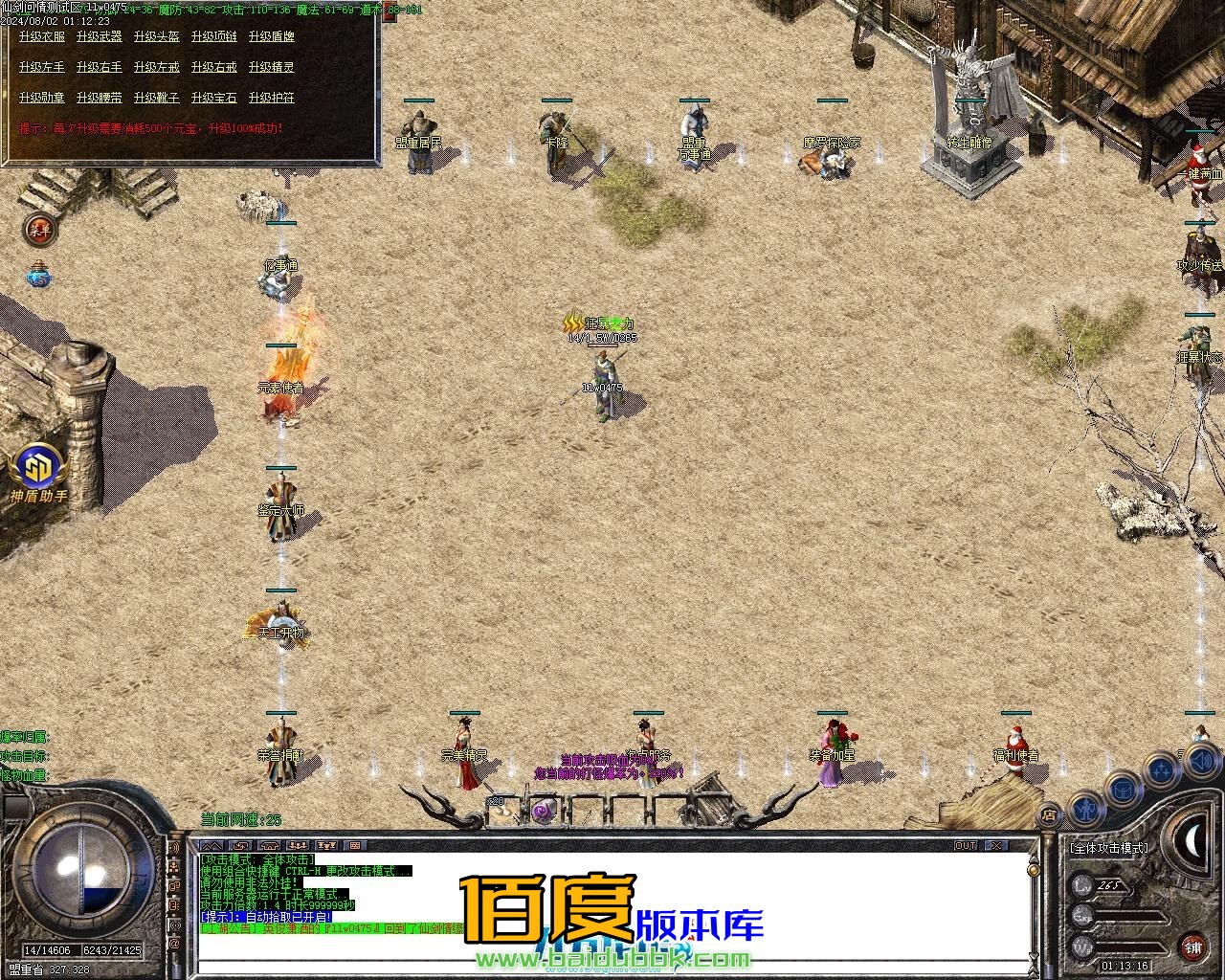Toggle the sound speaker icon
The width and height of the screenshot is (1225, 980).
tap(1202, 761)
